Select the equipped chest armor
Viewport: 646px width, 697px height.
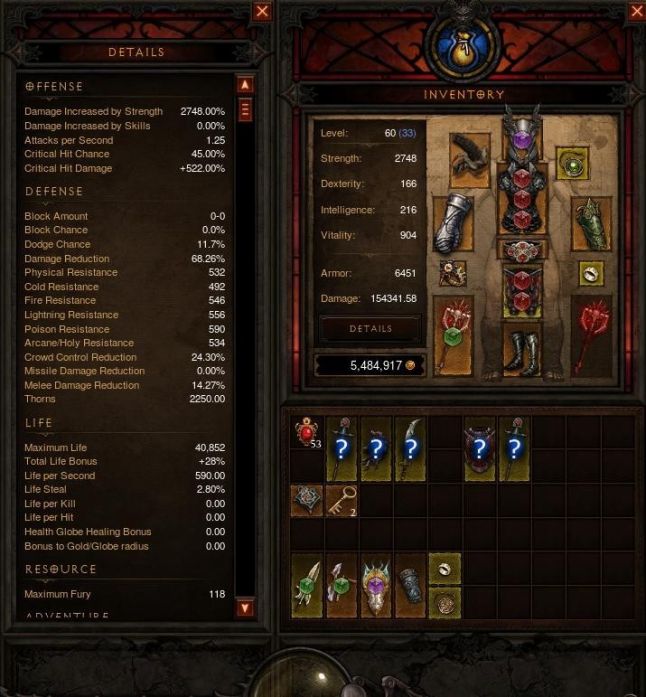(521, 202)
